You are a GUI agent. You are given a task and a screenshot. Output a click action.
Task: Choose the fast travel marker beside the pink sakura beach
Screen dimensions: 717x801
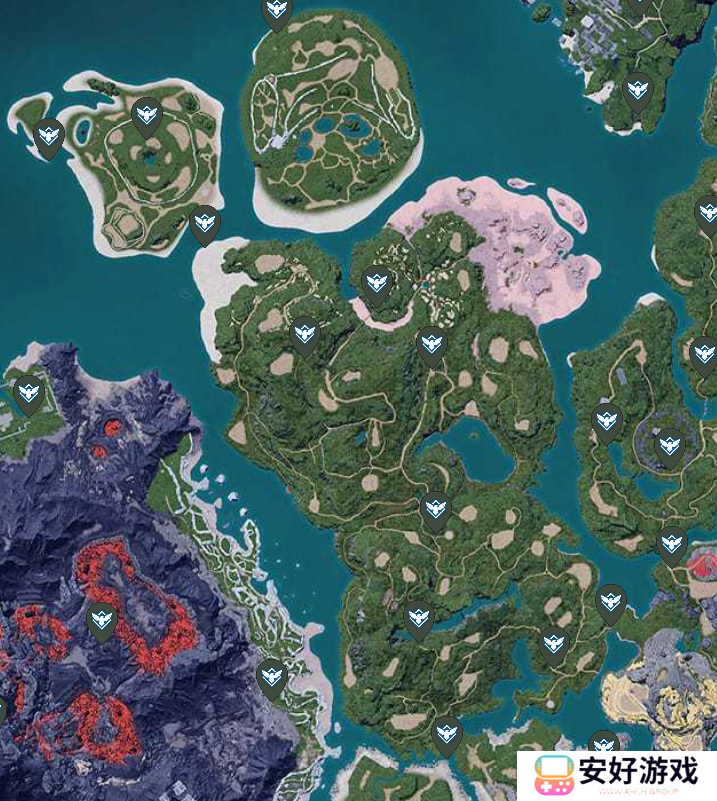coord(376,284)
